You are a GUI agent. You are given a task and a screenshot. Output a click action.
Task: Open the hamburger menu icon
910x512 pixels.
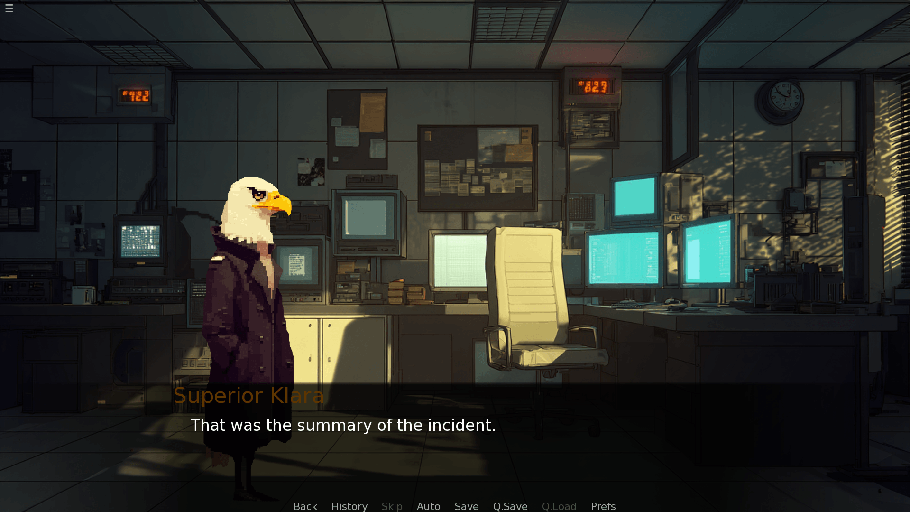click(9, 9)
